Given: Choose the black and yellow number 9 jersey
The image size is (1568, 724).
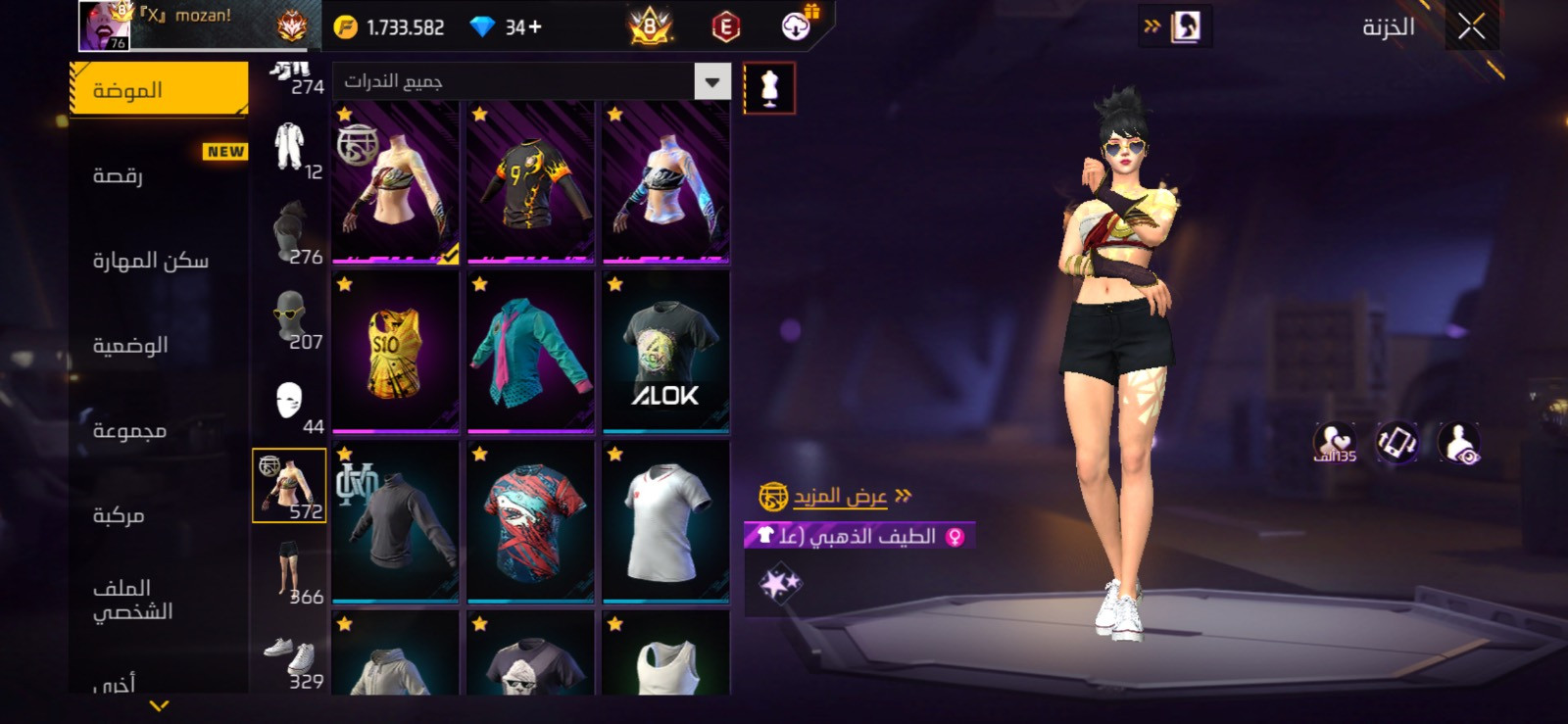Looking at the screenshot, I should pyautogui.click(x=530, y=183).
